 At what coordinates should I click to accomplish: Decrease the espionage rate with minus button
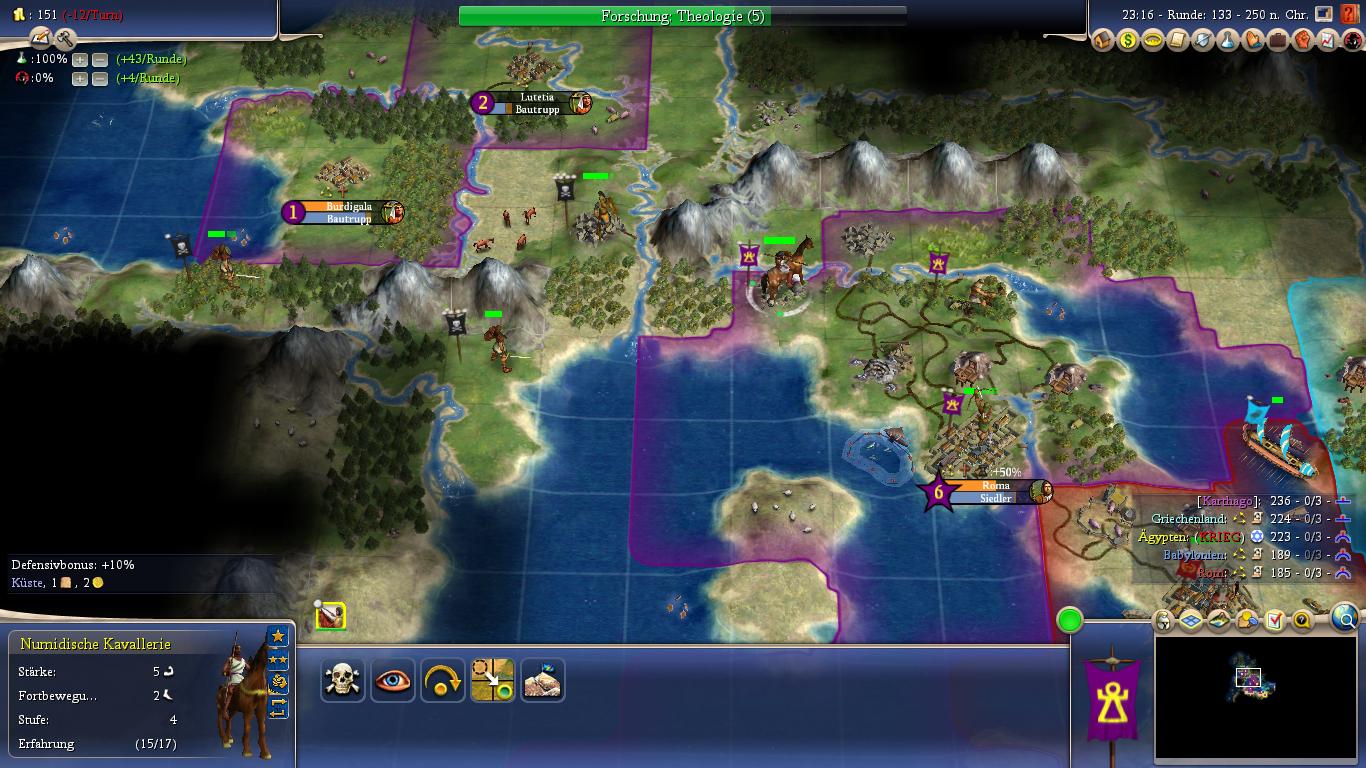click(100, 78)
